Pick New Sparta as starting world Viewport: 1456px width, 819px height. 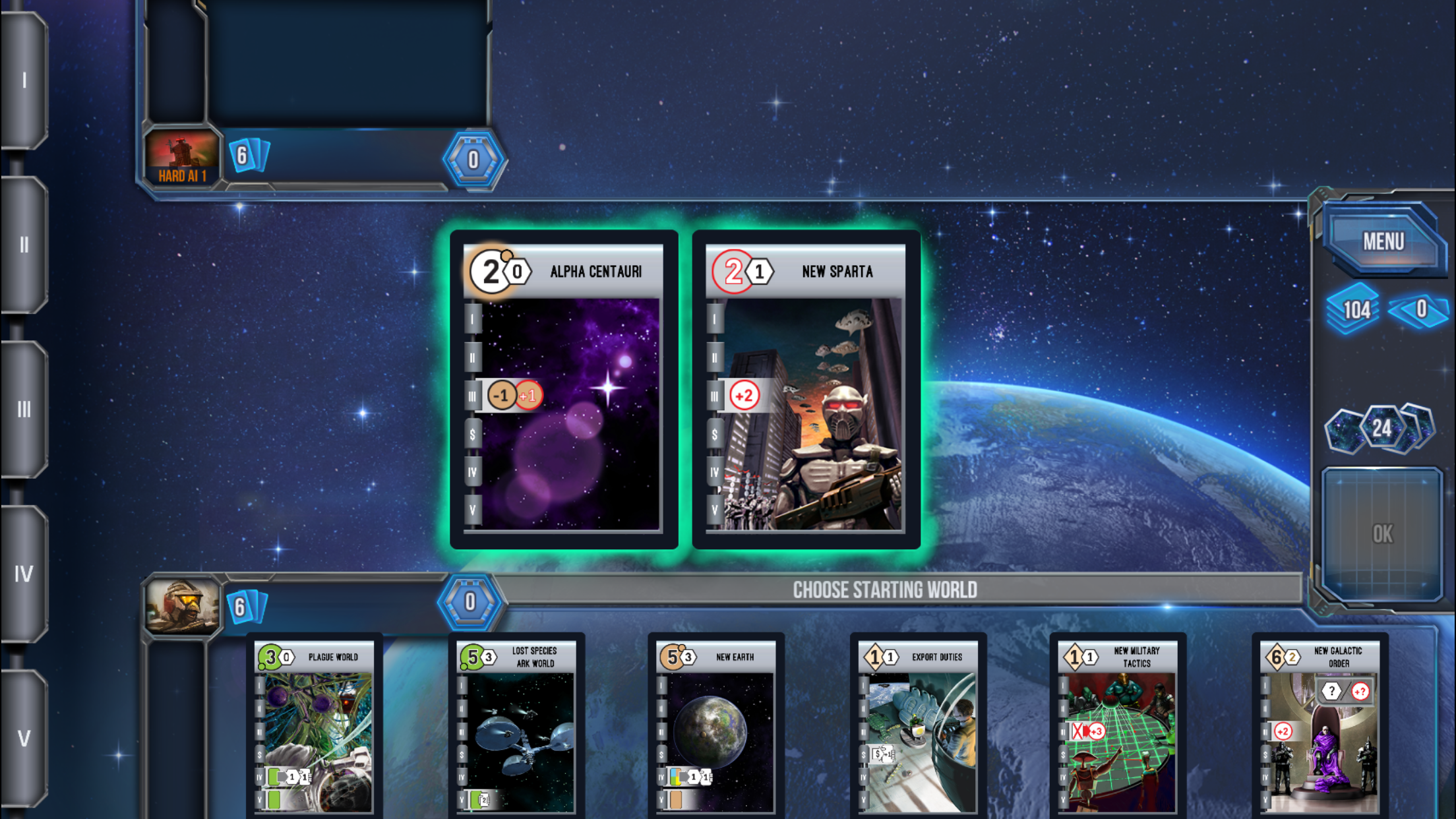click(x=806, y=389)
